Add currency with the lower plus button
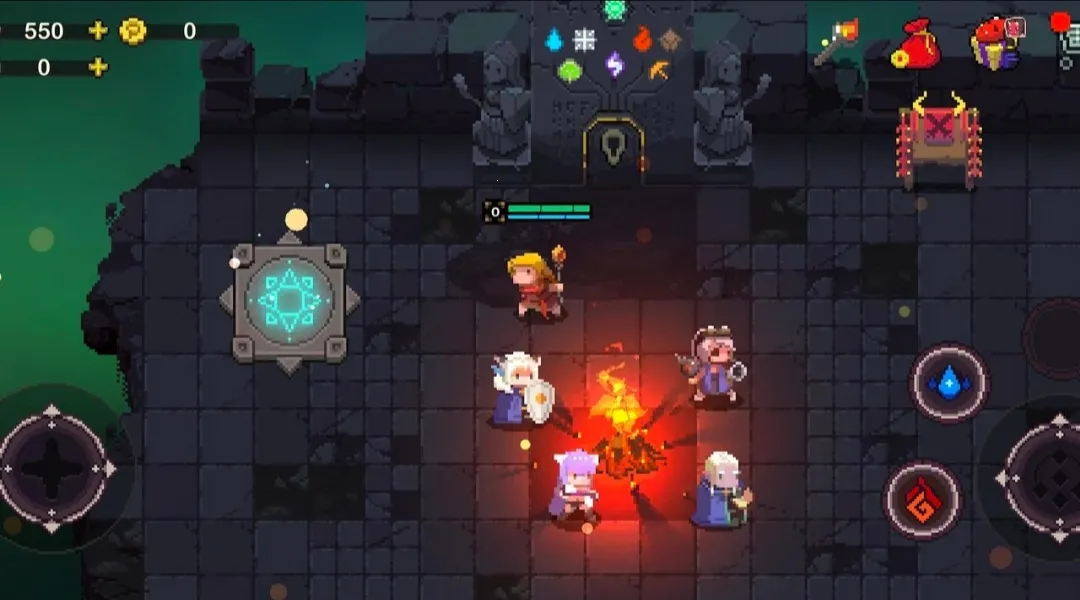The width and height of the screenshot is (1080, 600). point(97,68)
